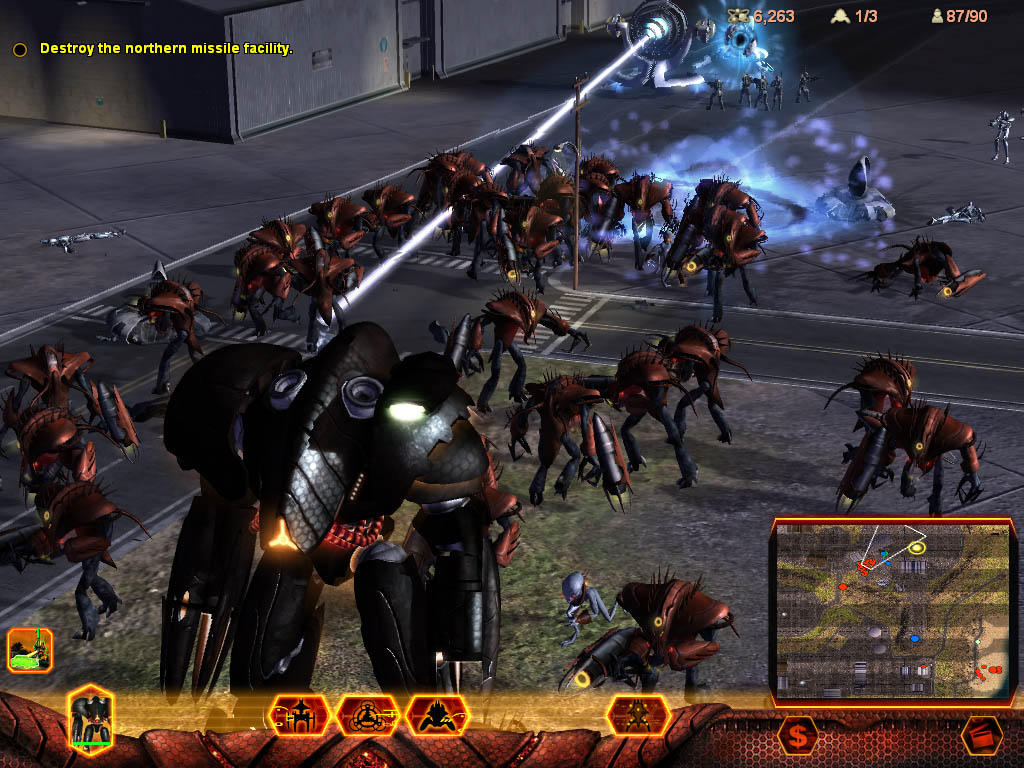The image size is (1024, 768).
Task: Click the northern missile facility objective text
Action: tap(166, 48)
